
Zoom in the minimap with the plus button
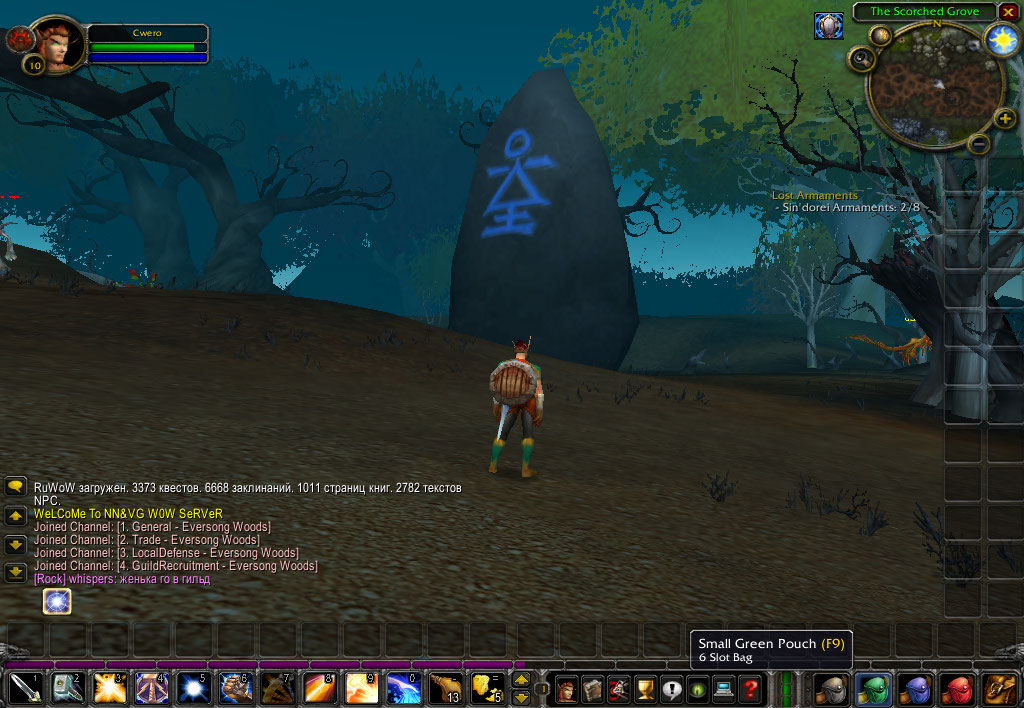pos(1006,119)
